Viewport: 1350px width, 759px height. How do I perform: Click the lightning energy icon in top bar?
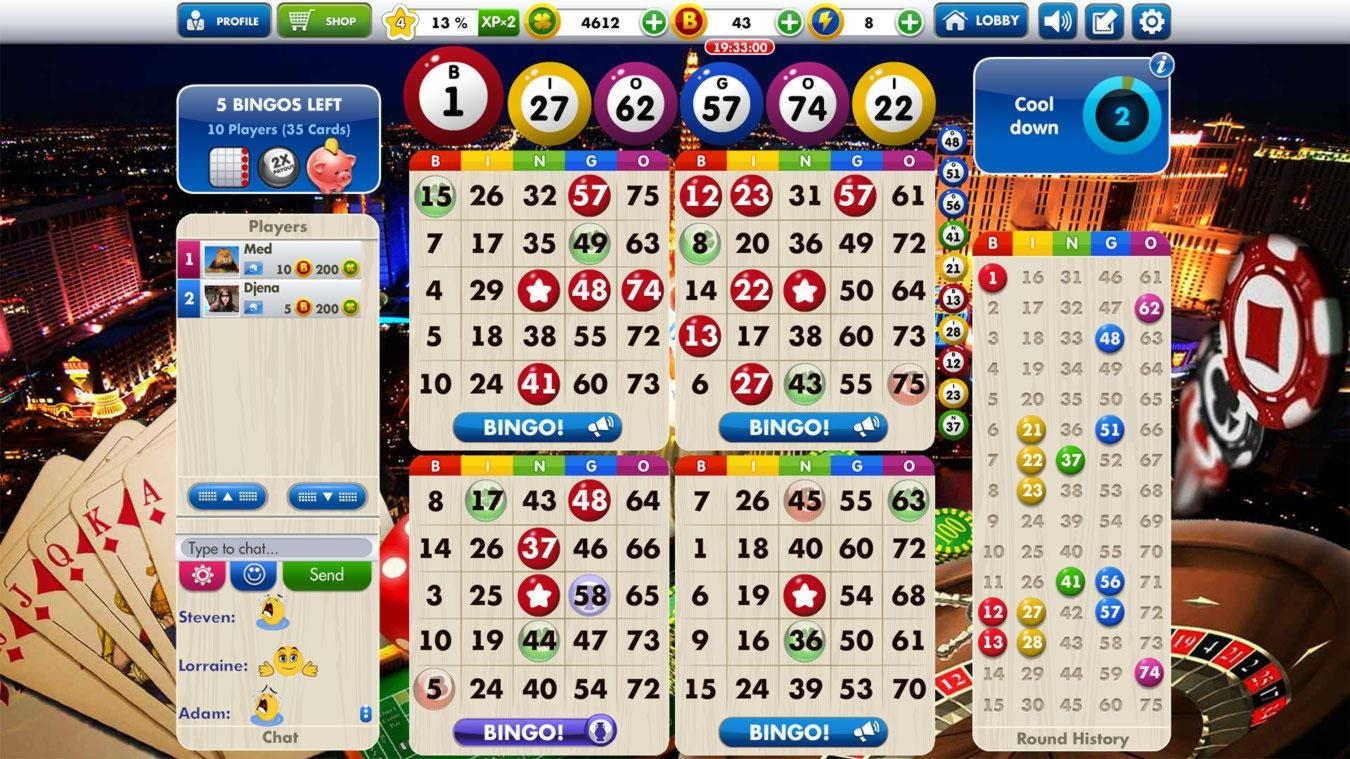825,21
